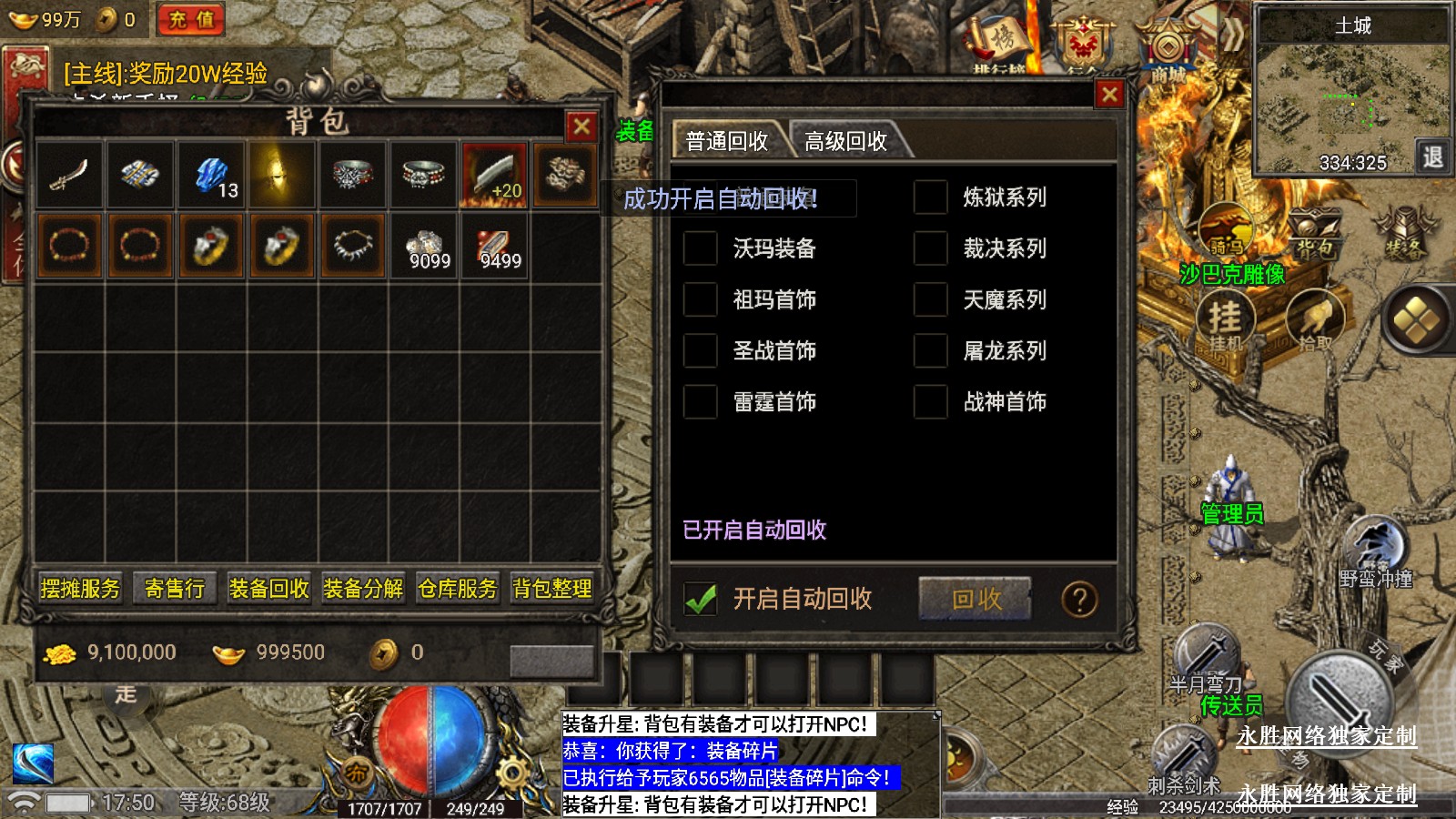1456x819 pixels.
Task: Click the 充值 recharge button
Action: pos(191,19)
